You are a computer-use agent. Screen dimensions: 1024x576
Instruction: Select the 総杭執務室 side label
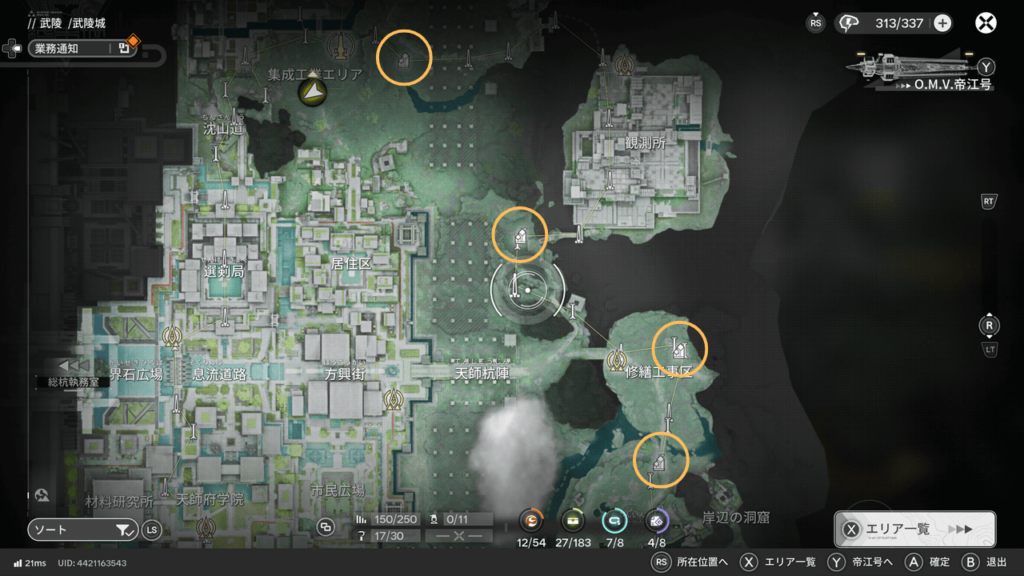point(74,381)
